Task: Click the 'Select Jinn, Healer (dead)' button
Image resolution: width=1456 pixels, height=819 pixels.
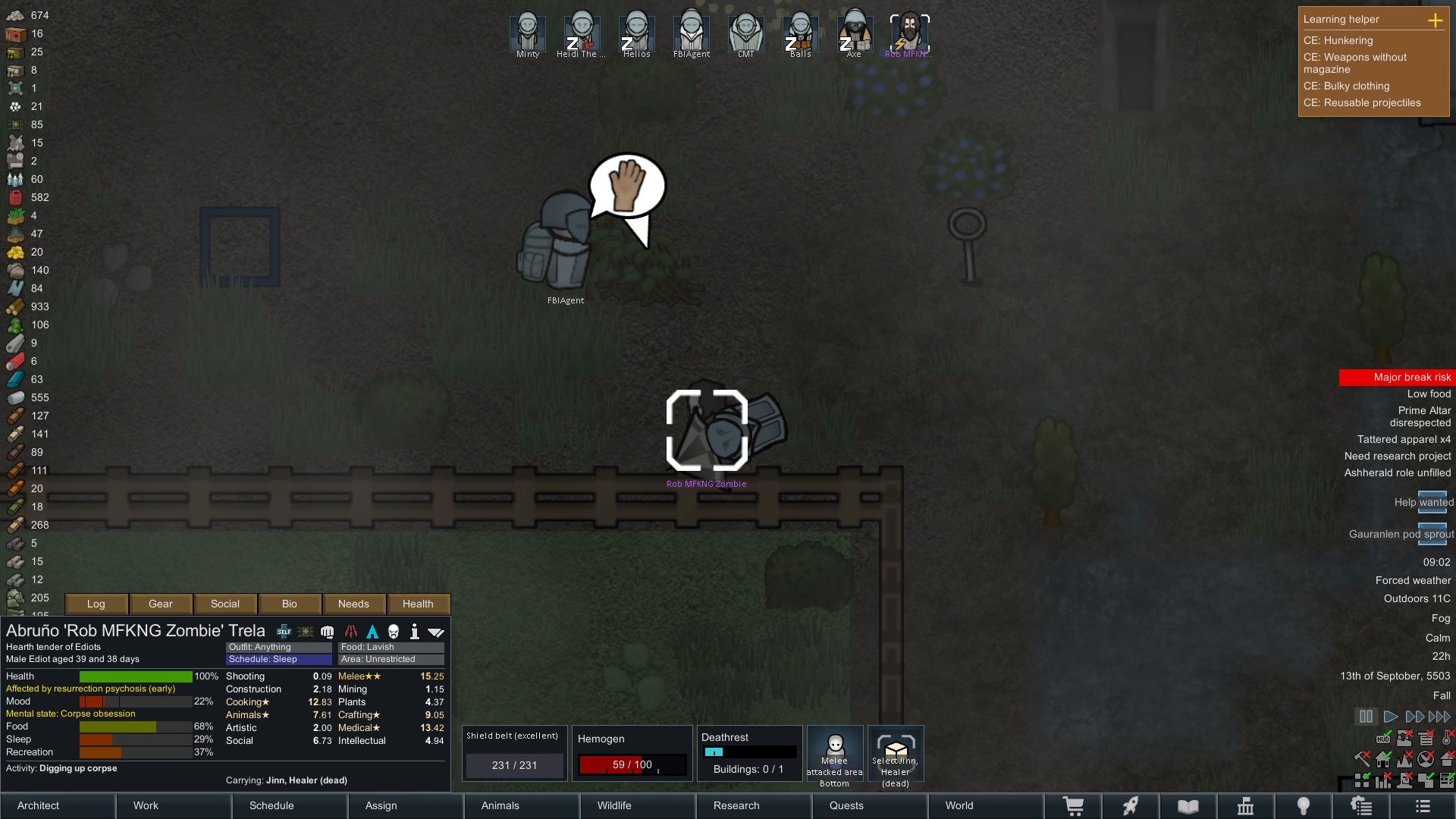Action: tap(896, 755)
